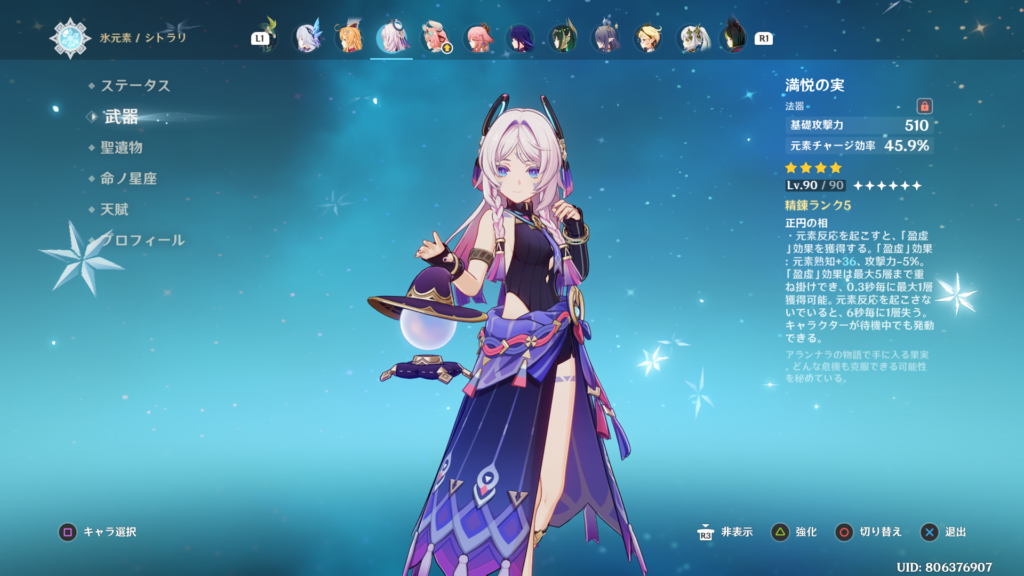Viewport: 1024px width, 576px height.
Task: Select the green-haired character portrait
Action: [563, 38]
